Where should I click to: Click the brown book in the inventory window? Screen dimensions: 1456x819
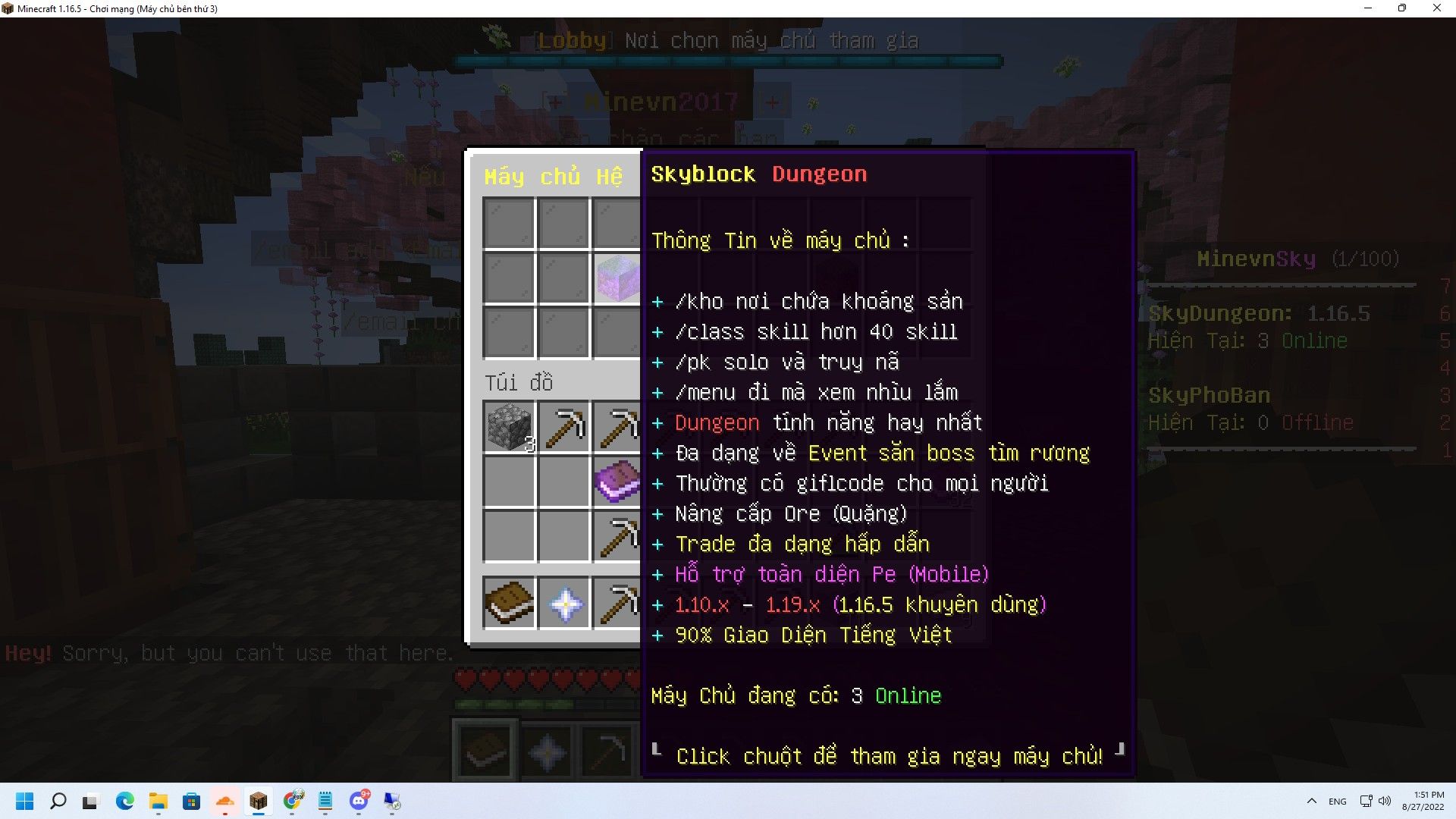click(x=509, y=603)
